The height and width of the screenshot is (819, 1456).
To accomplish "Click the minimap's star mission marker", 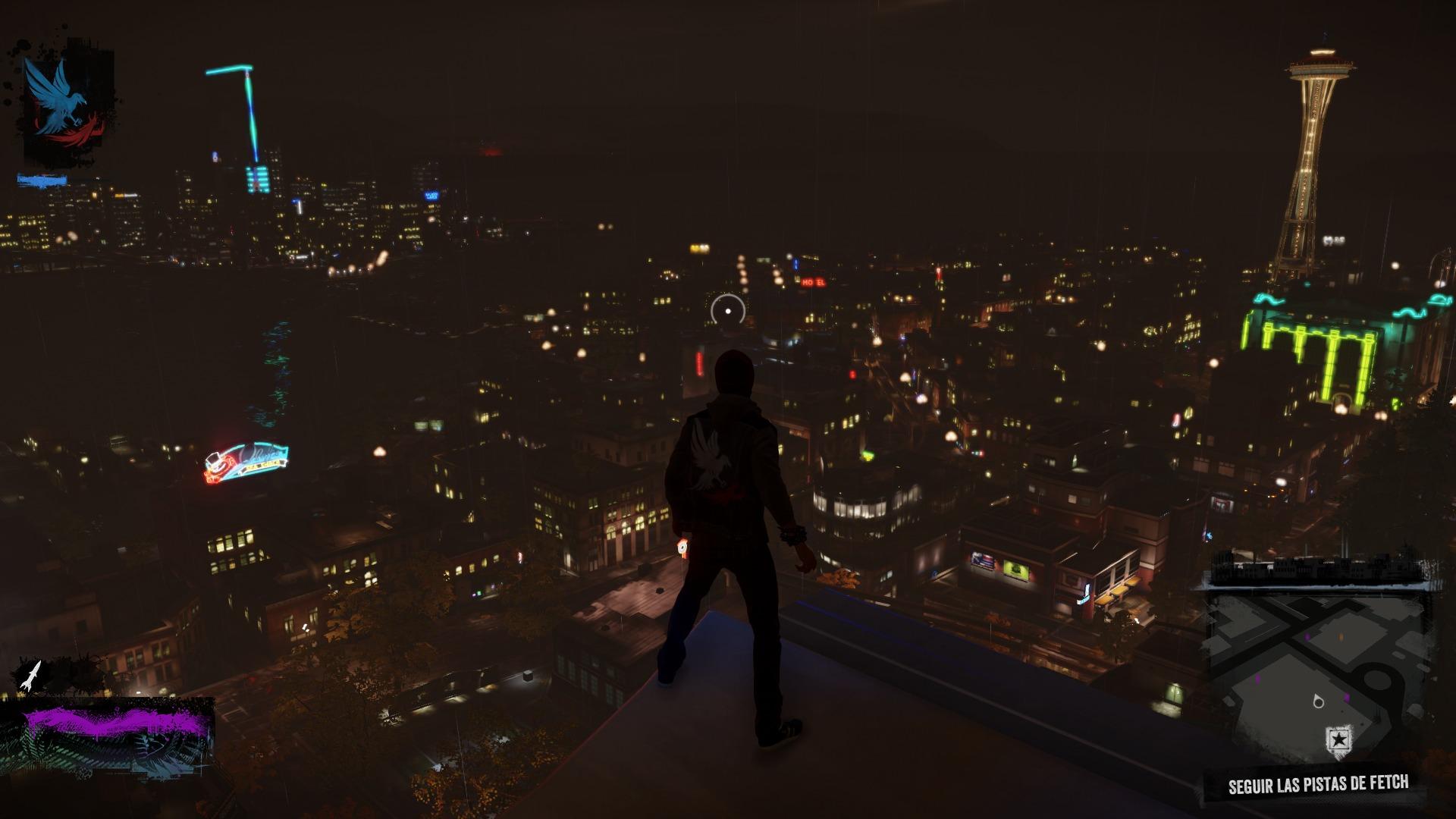I will [x=1339, y=739].
